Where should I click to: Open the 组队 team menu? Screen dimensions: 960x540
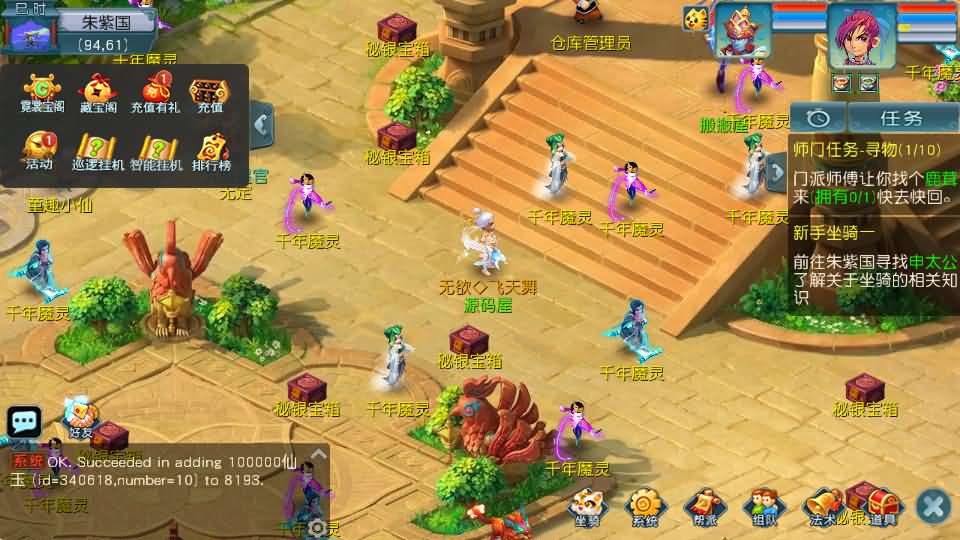[x=763, y=505]
